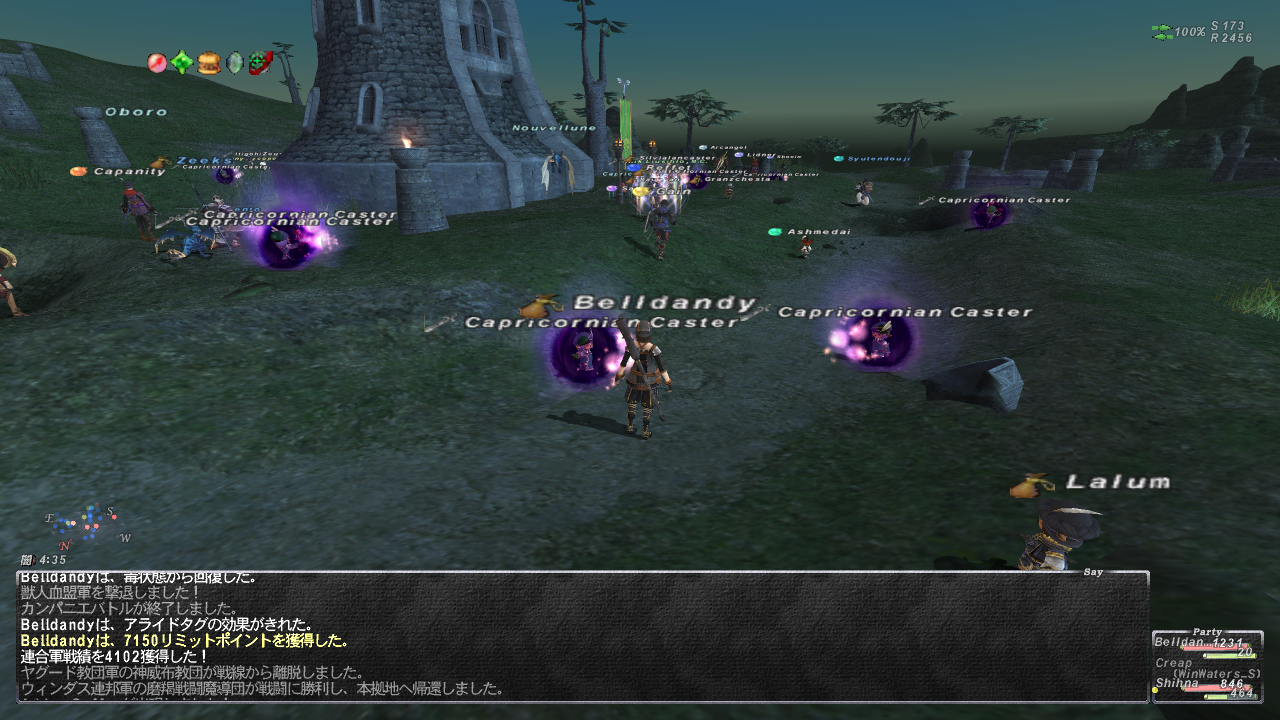Click the Say chat mode label
Screen dimensions: 1280x720
[x=1094, y=572]
